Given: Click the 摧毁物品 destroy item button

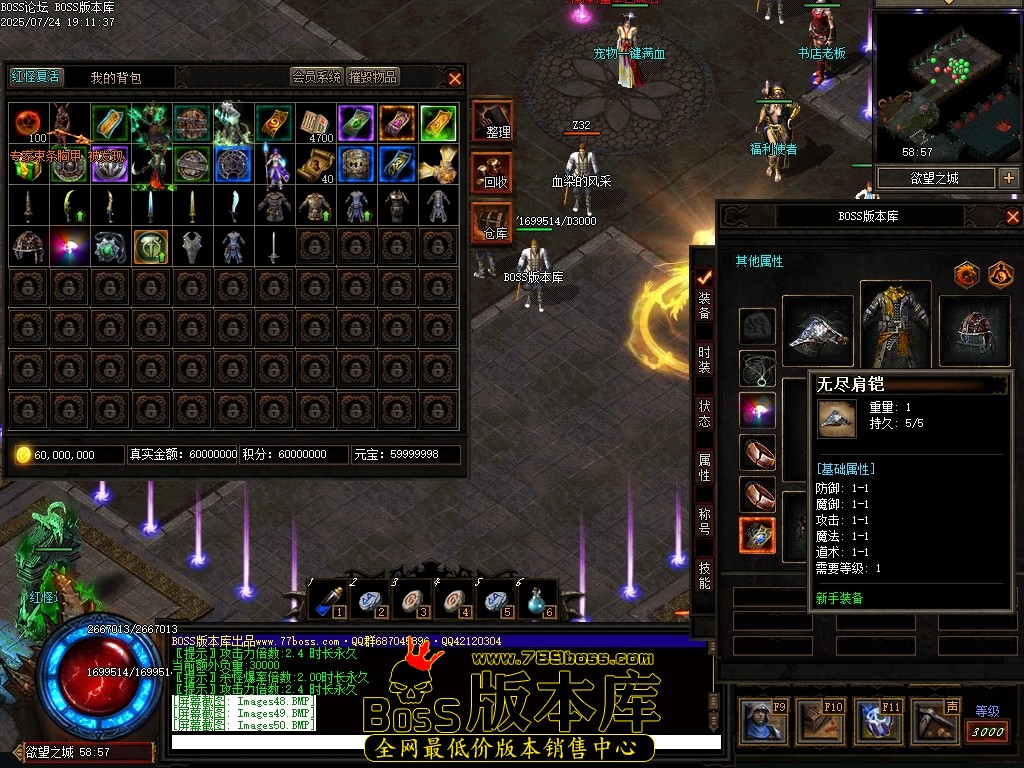Looking at the screenshot, I should (373, 77).
